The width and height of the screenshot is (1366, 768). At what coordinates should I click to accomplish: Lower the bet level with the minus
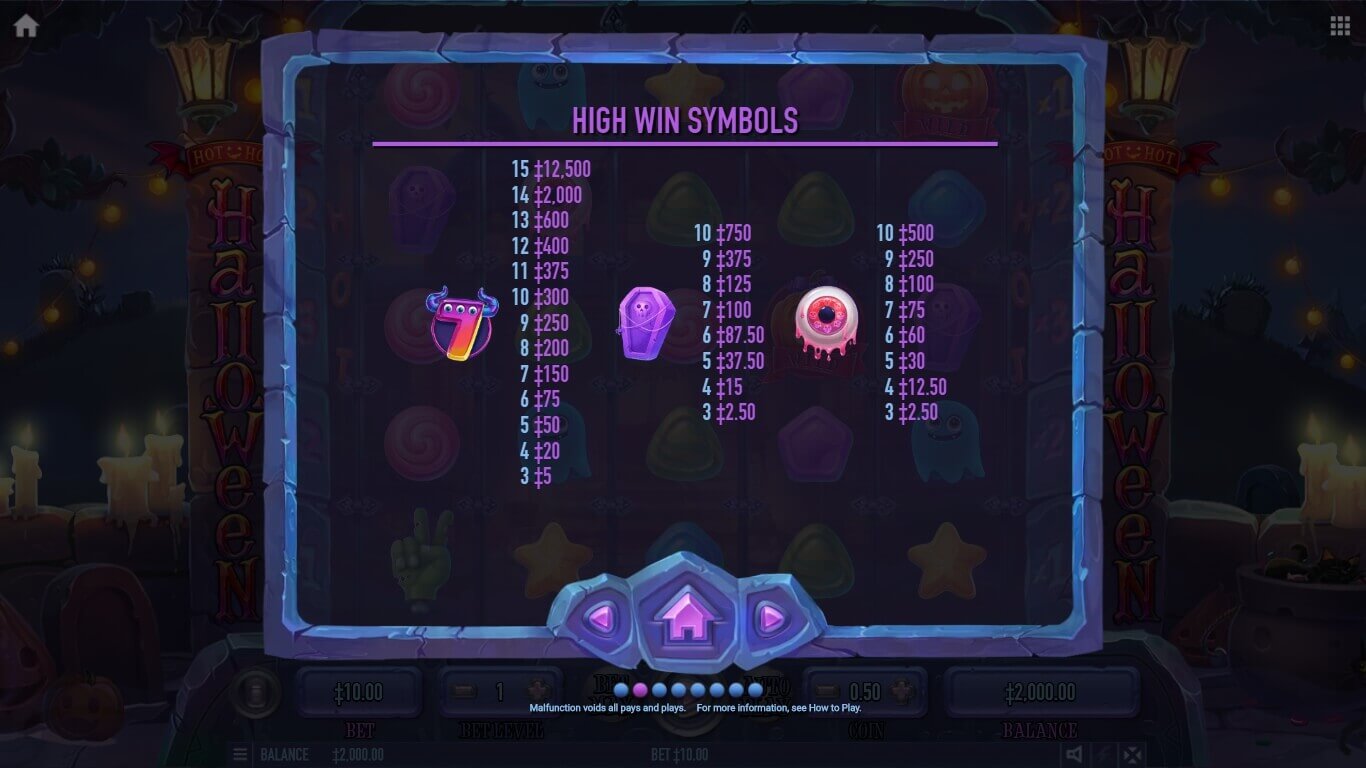pos(463,691)
